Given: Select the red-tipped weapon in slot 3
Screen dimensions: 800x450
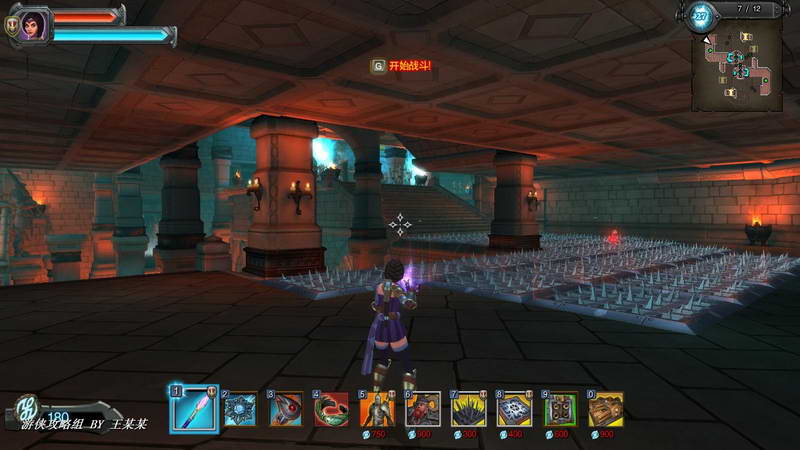Looking at the screenshot, I should point(285,408).
